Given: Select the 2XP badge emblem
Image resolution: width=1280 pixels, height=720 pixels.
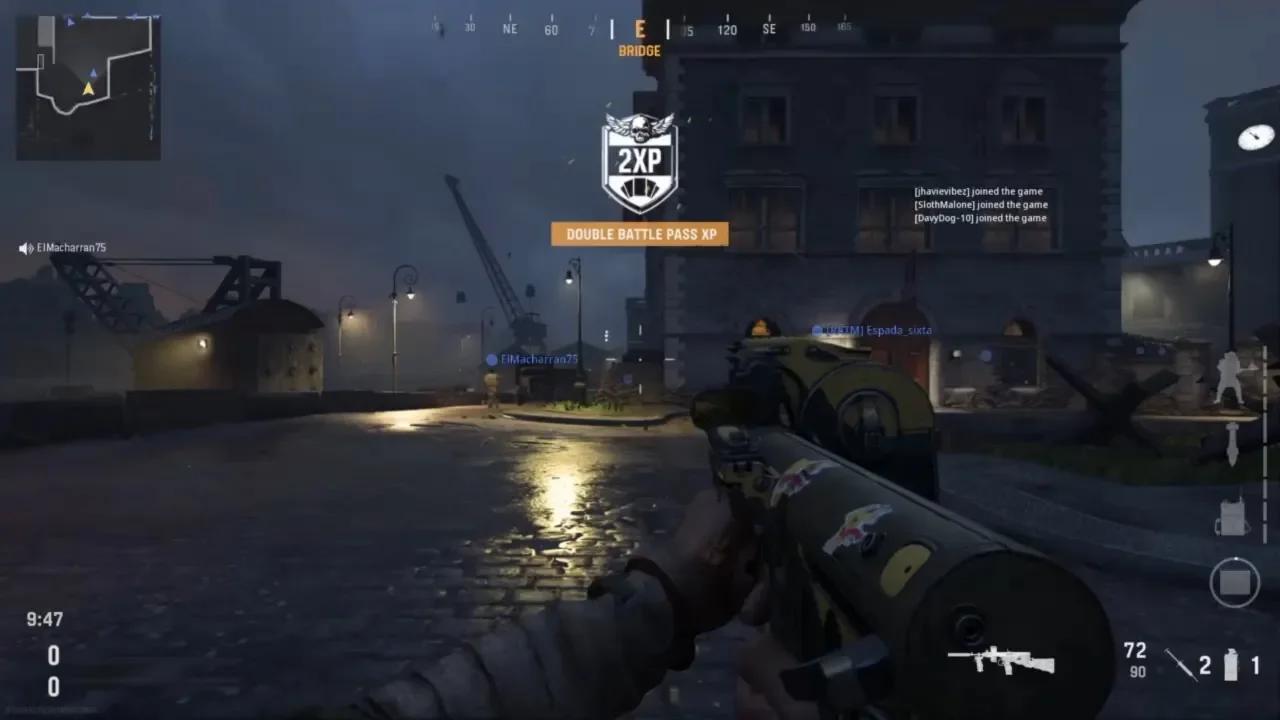Looking at the screenshot, I should tap(640, 158).
